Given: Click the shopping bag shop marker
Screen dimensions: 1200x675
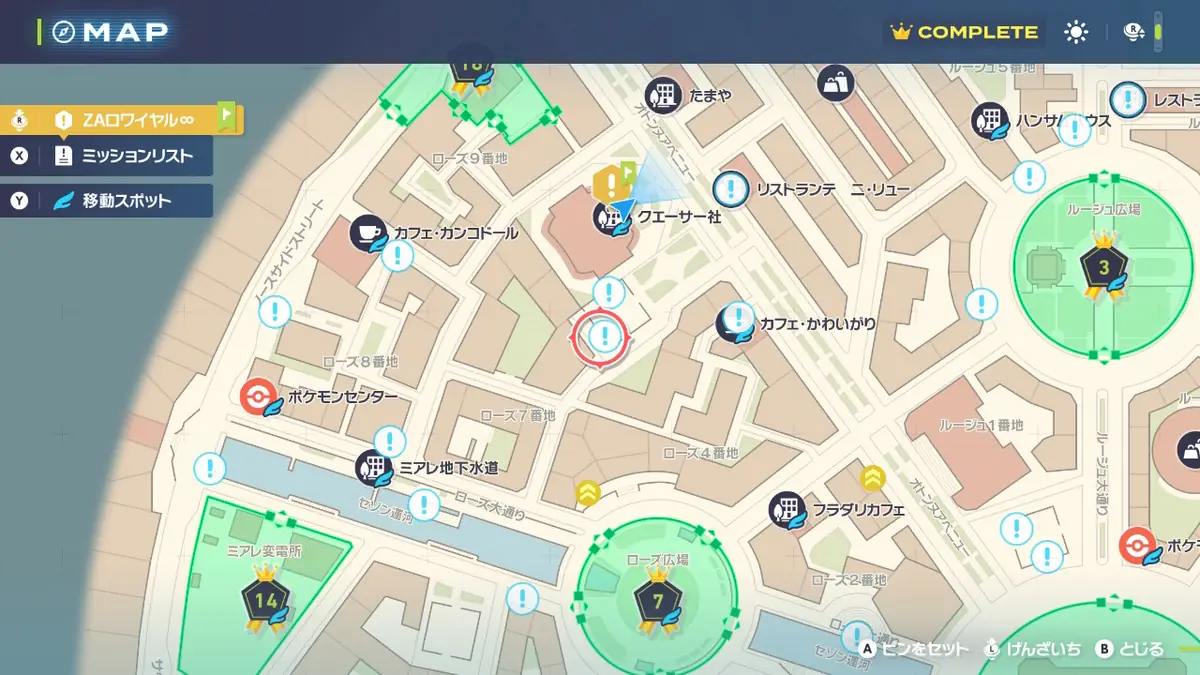Looking at the screenshot, I should pos(834,83).
